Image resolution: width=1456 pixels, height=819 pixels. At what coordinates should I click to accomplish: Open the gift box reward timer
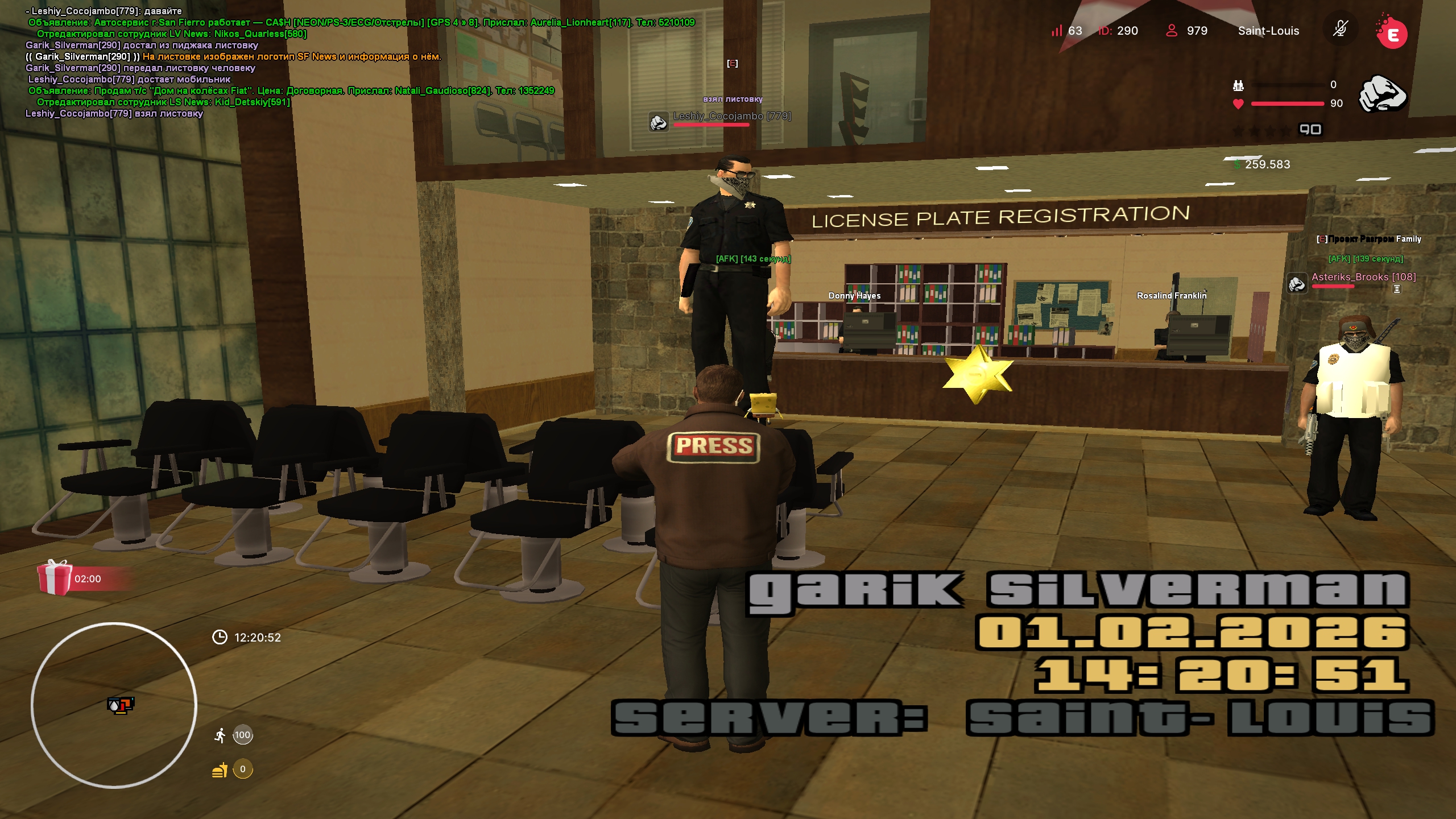coord(55,577)
